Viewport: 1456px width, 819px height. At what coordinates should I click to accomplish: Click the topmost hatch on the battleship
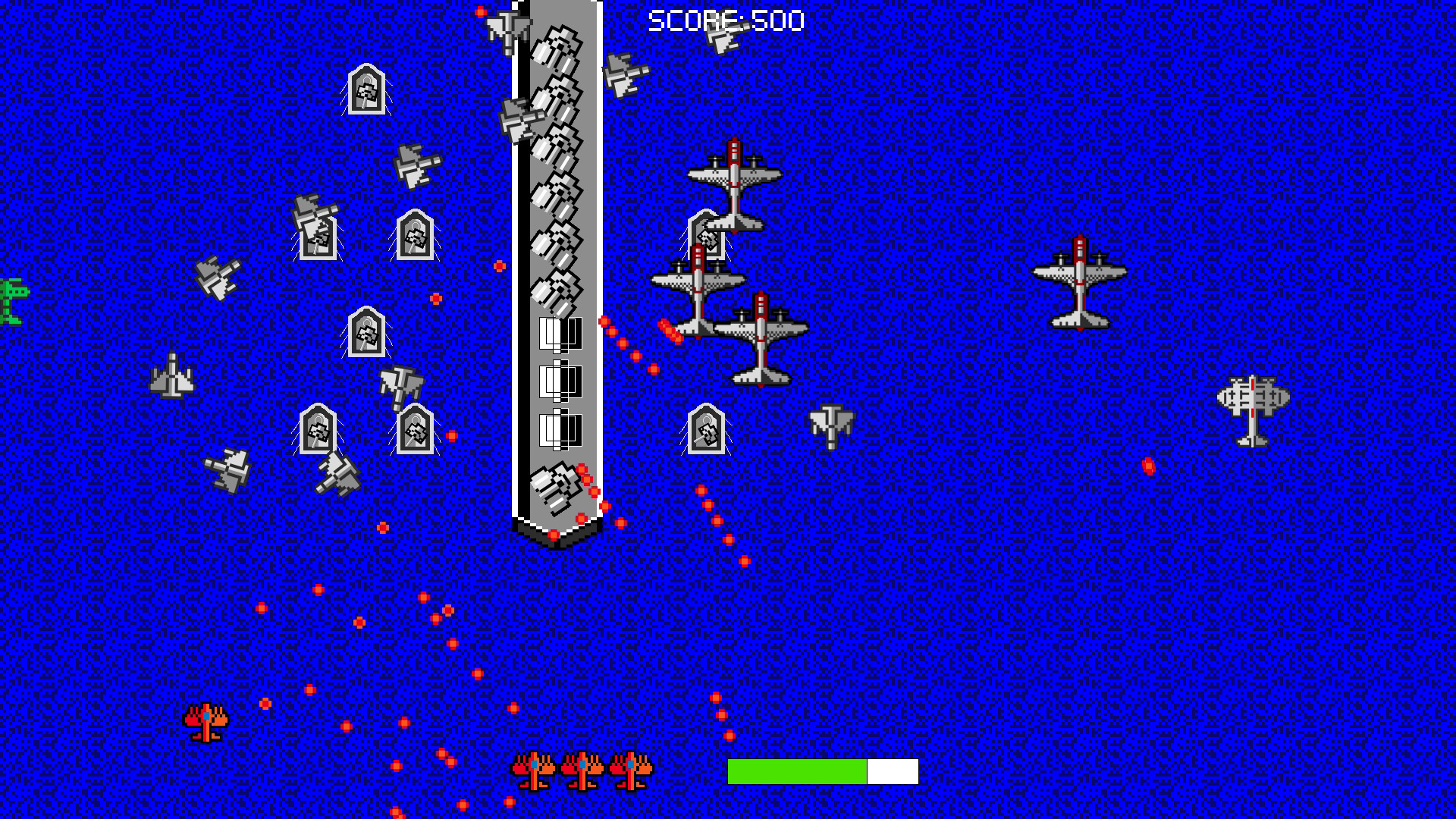pos(559,334)
